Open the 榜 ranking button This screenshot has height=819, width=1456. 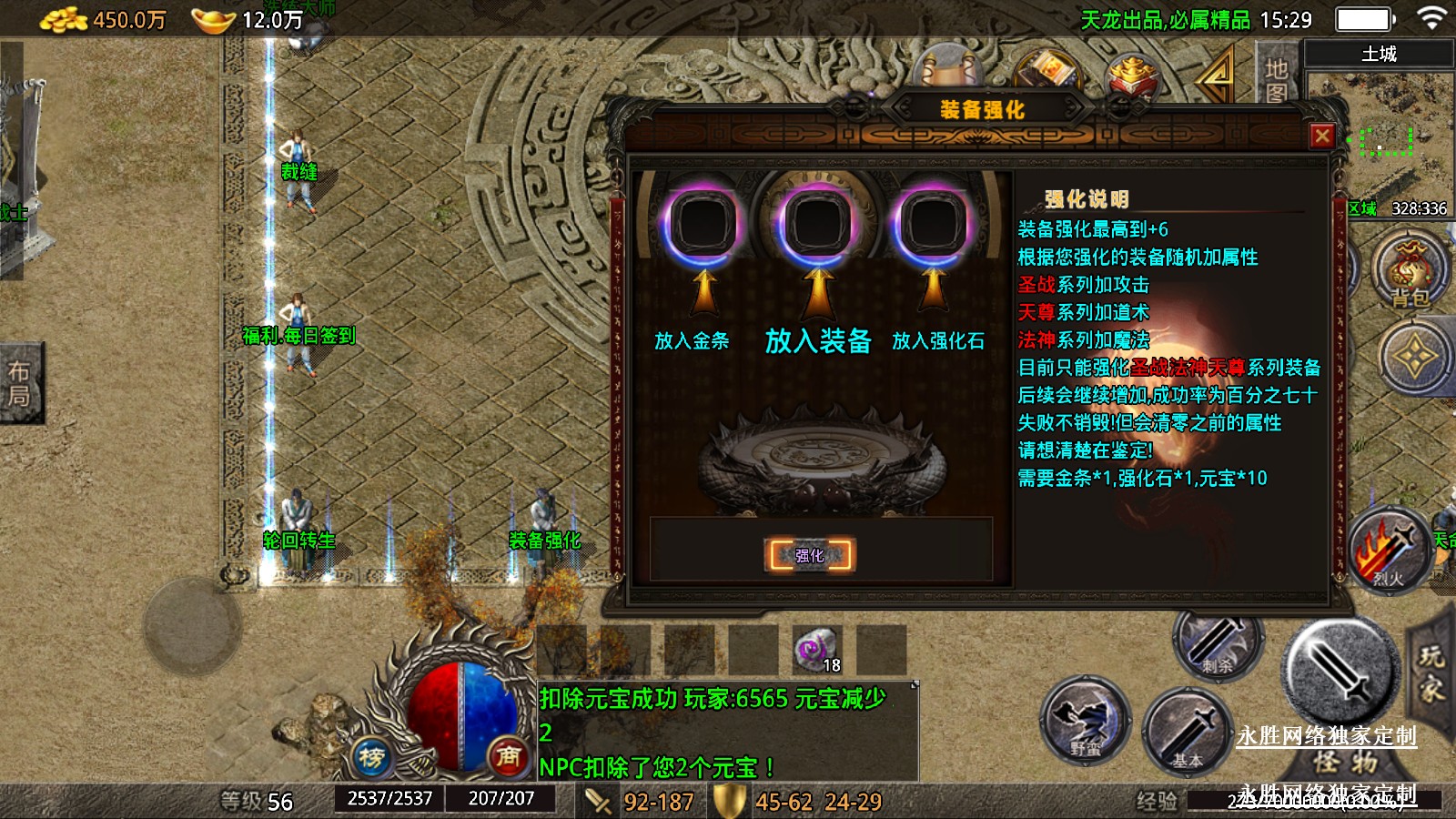(x=371, y=756)
